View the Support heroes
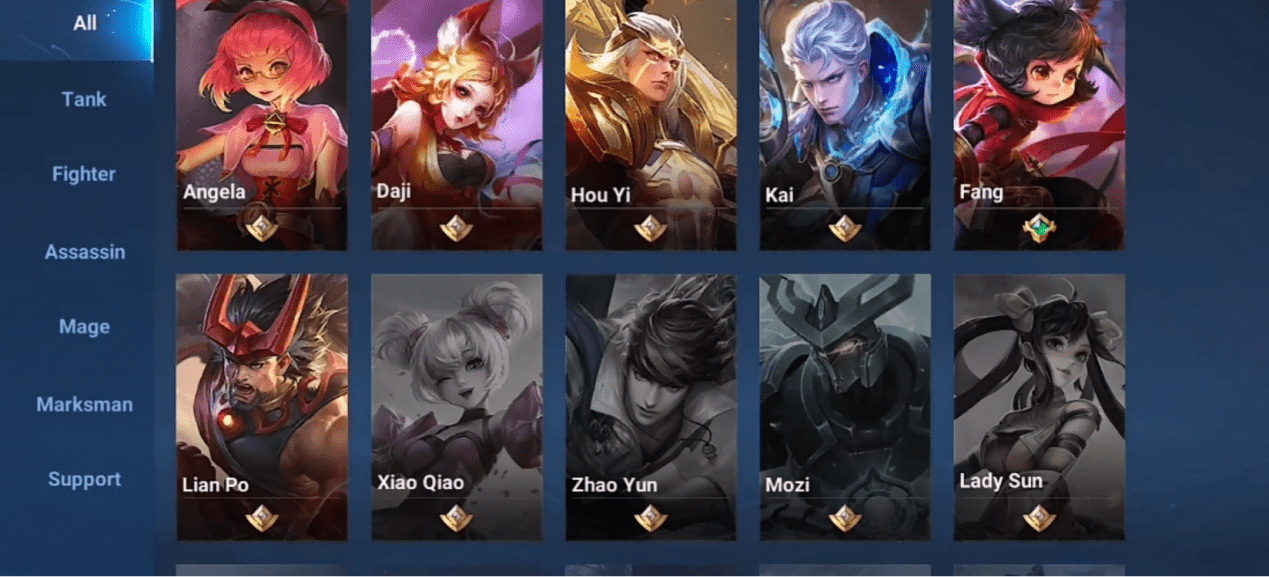Image resolution: width=1269 pixels, height=577 pixels. [84, 480]
